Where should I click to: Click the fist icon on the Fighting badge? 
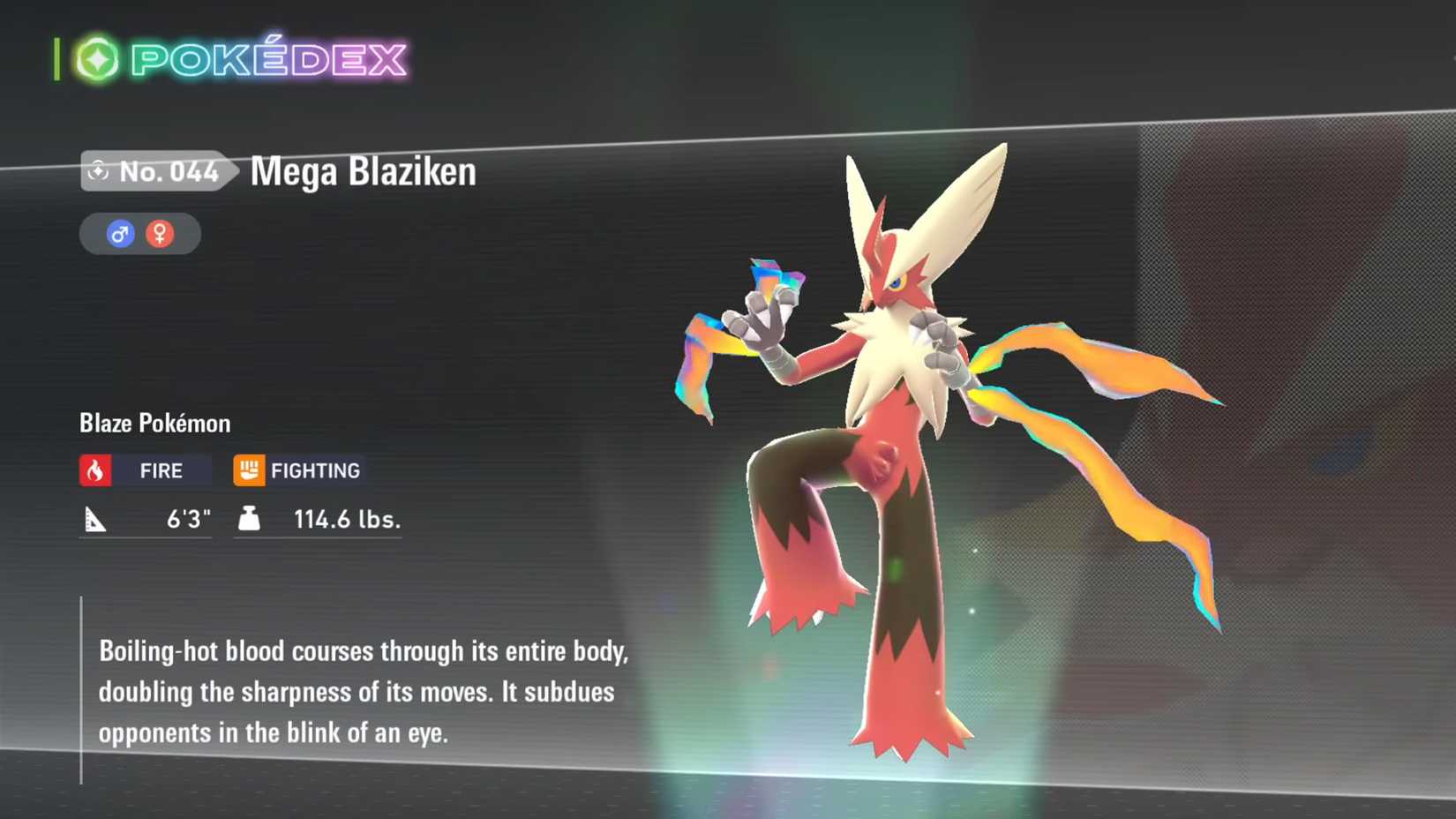click(250, 470)
